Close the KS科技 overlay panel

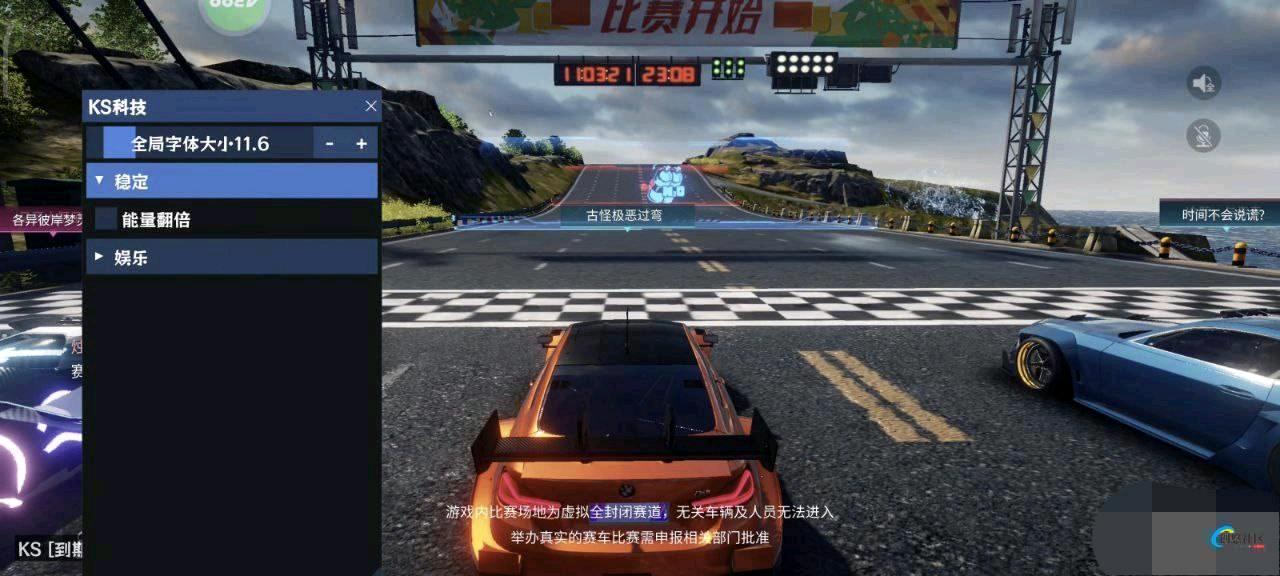pos(371,106)
